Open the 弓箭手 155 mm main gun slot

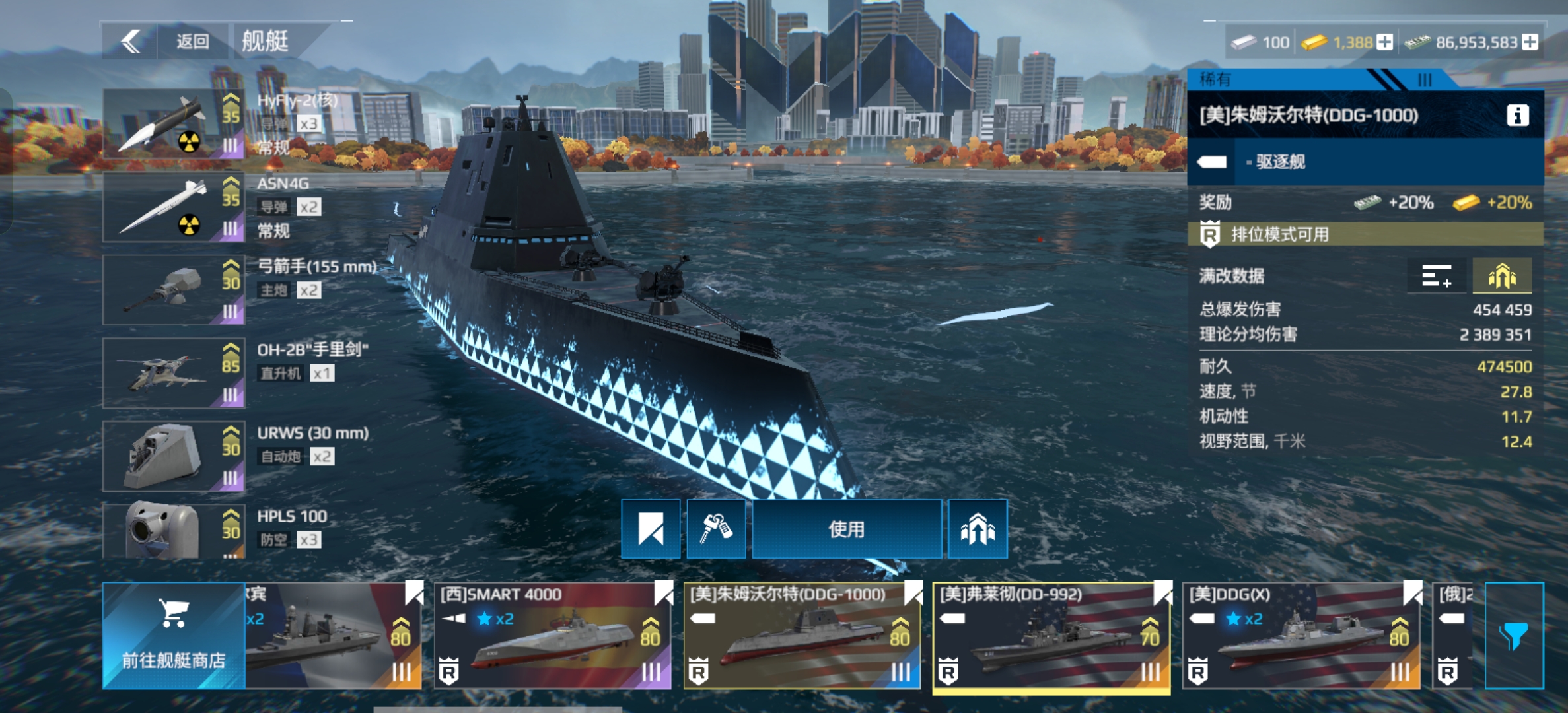pos(174,290)
